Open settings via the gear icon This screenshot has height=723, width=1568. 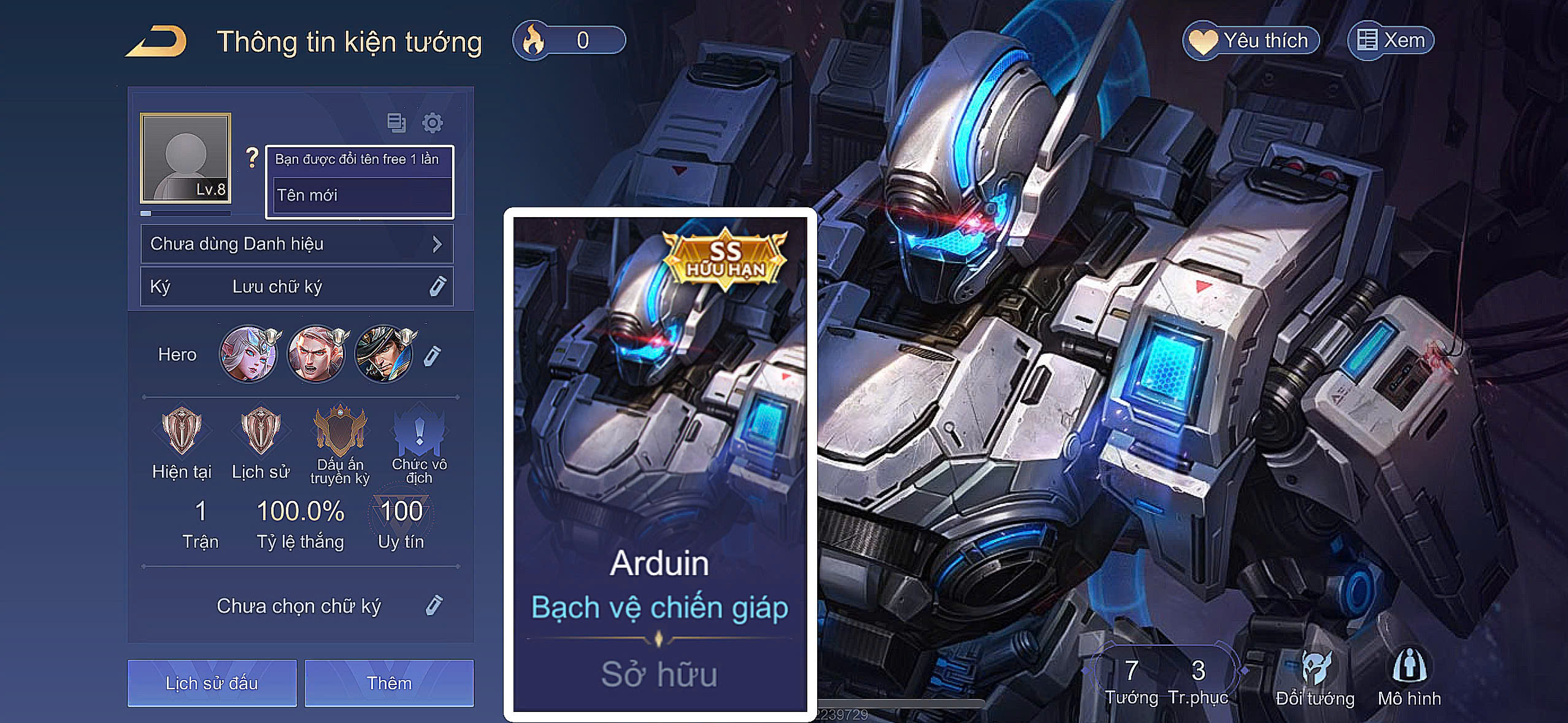tap(434, 123)
